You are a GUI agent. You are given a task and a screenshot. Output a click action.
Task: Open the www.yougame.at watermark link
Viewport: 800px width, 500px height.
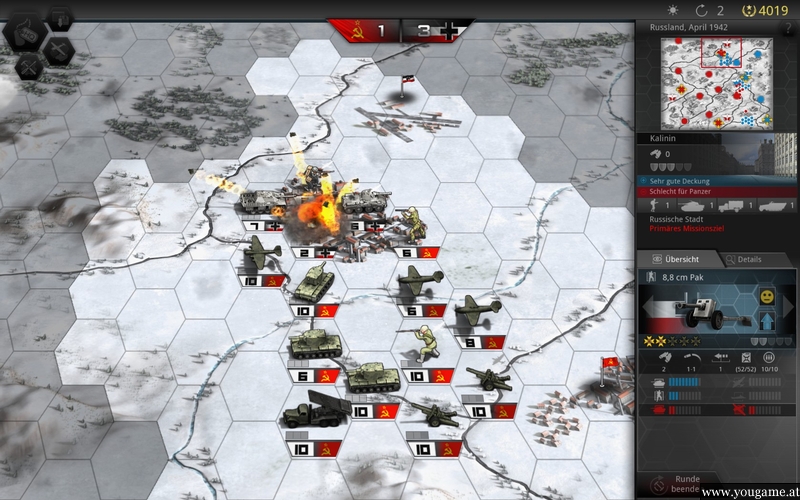[749, 493]
